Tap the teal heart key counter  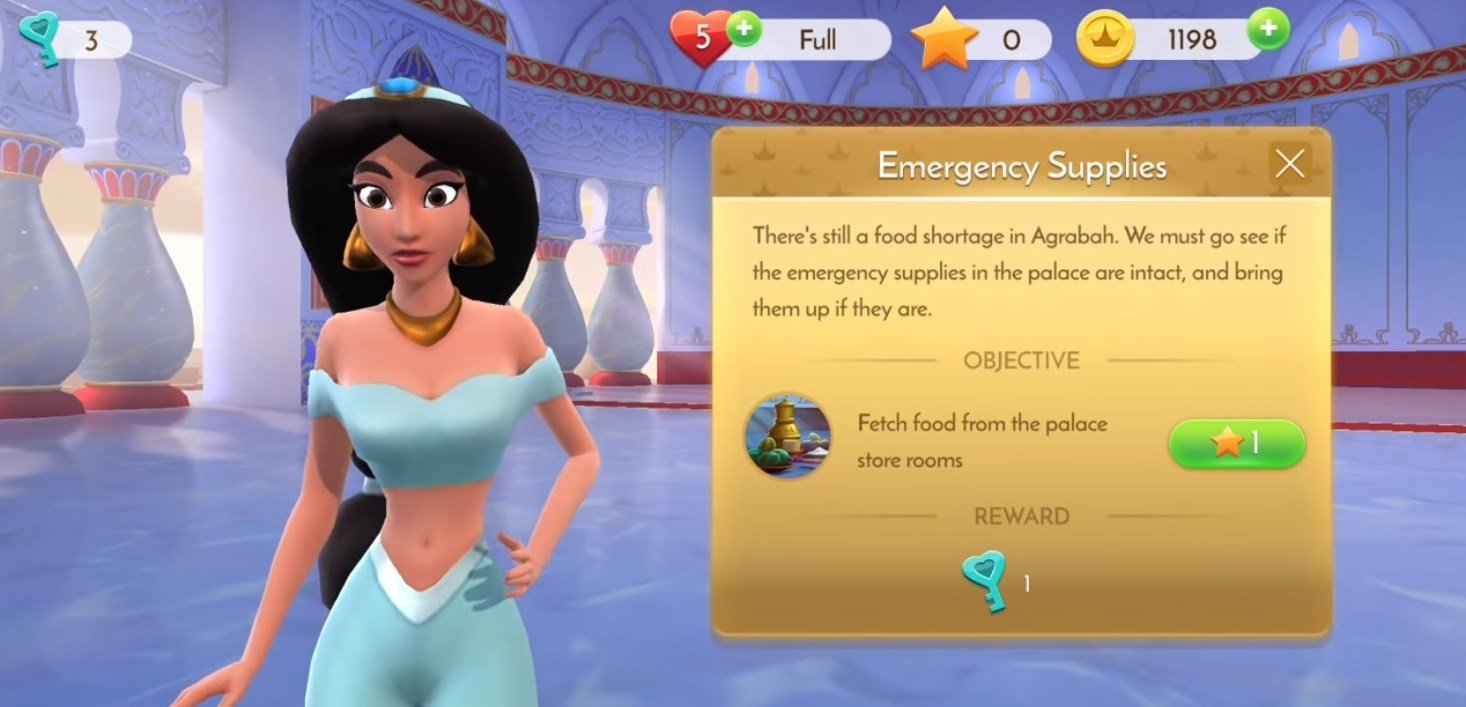click(x=75, y=40)
